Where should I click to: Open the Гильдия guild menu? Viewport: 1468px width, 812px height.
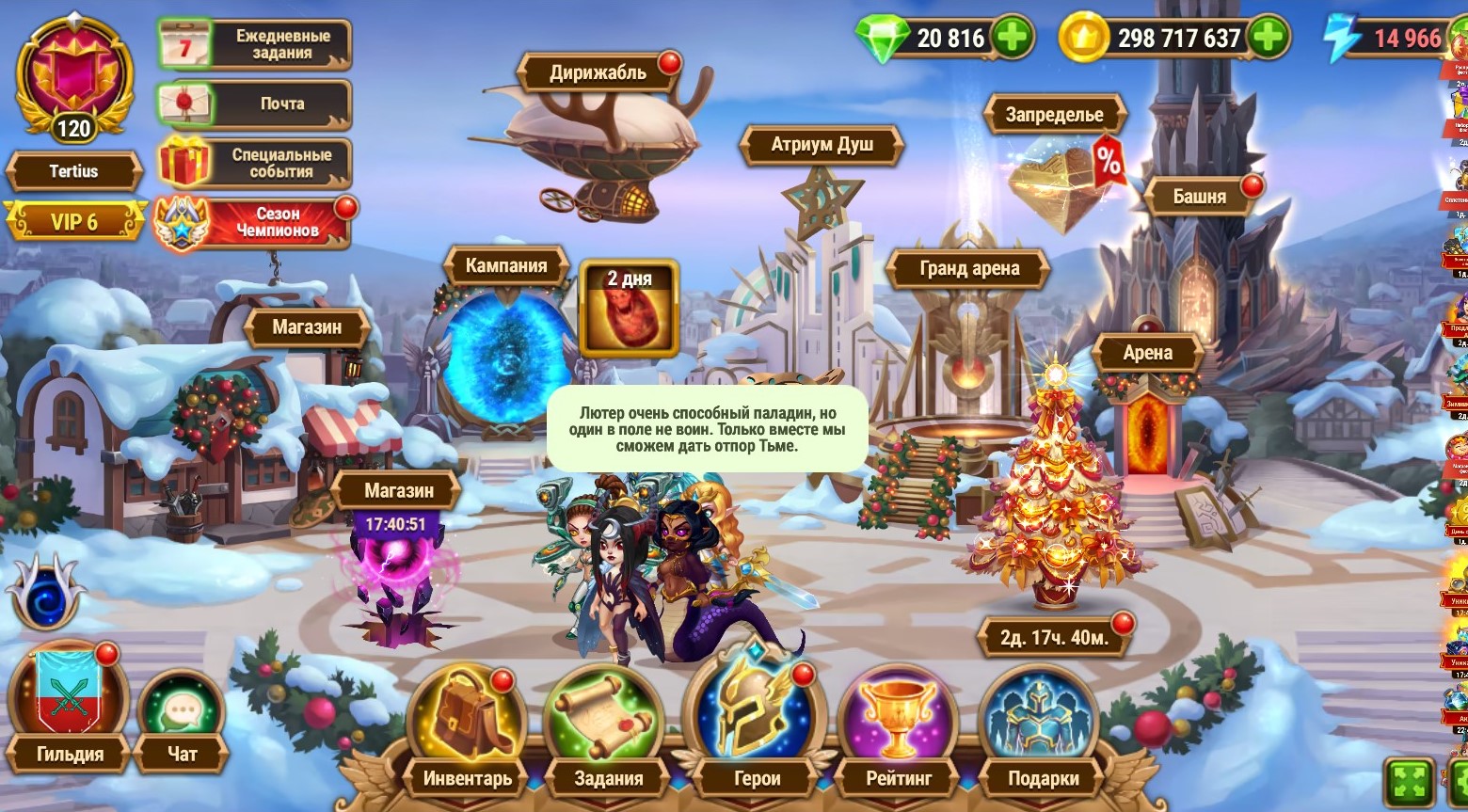[x=69, y=706]
